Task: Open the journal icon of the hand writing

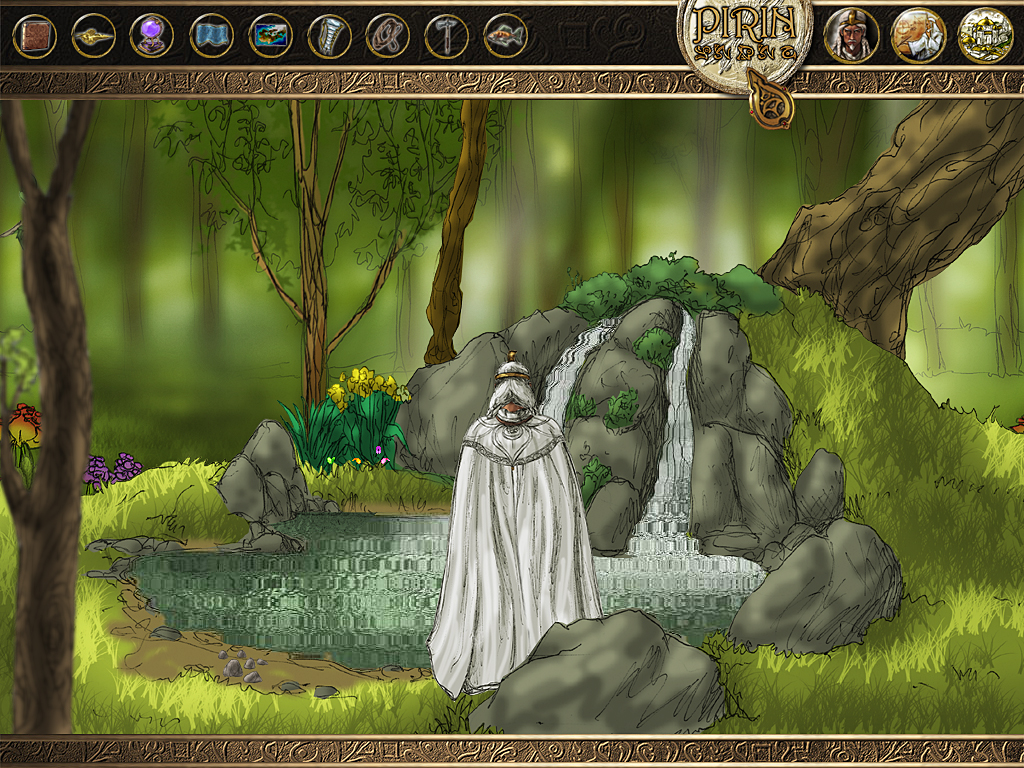Action: (x=918, y=35)
